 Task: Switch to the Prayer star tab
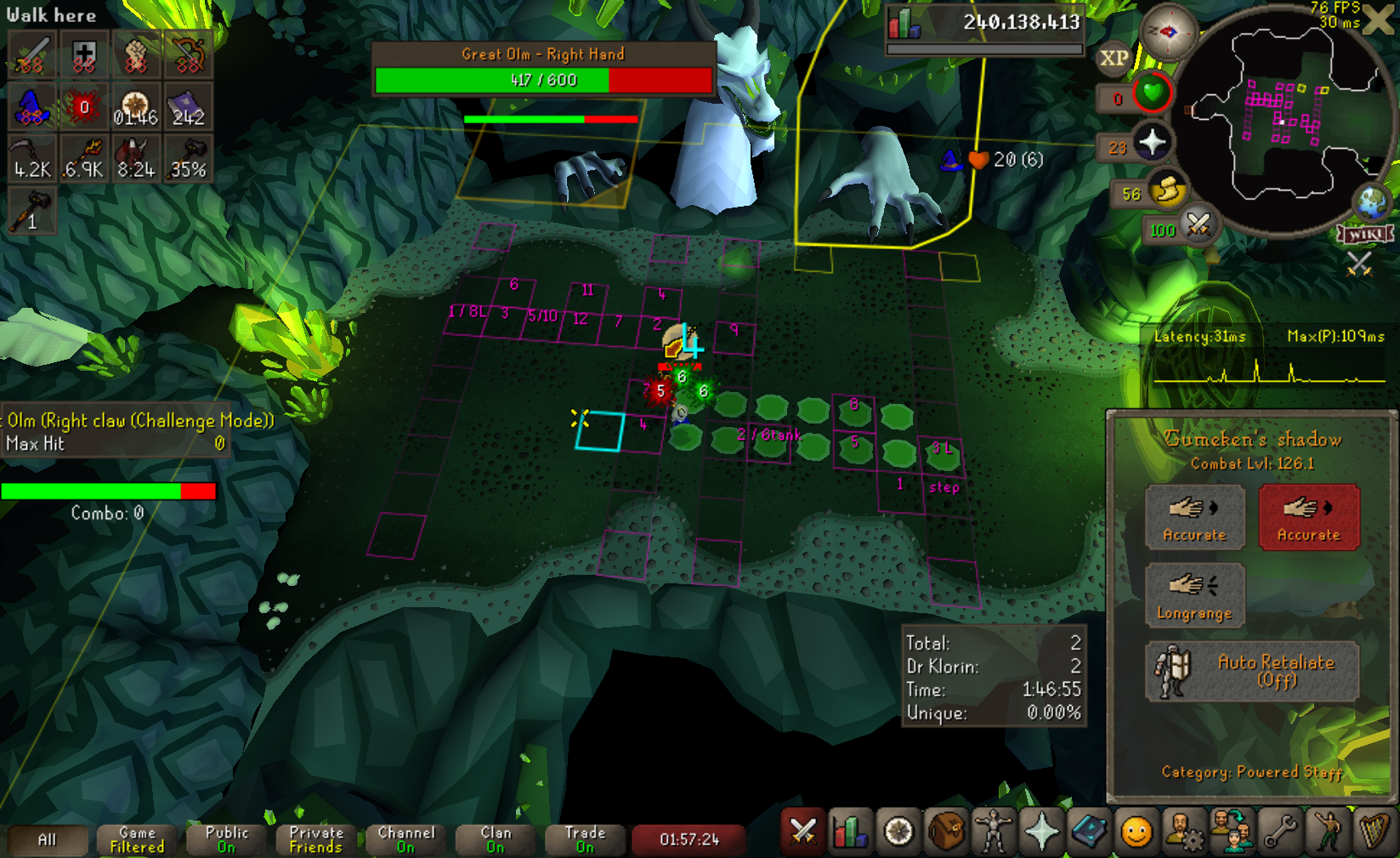(x=1040, y=832)
